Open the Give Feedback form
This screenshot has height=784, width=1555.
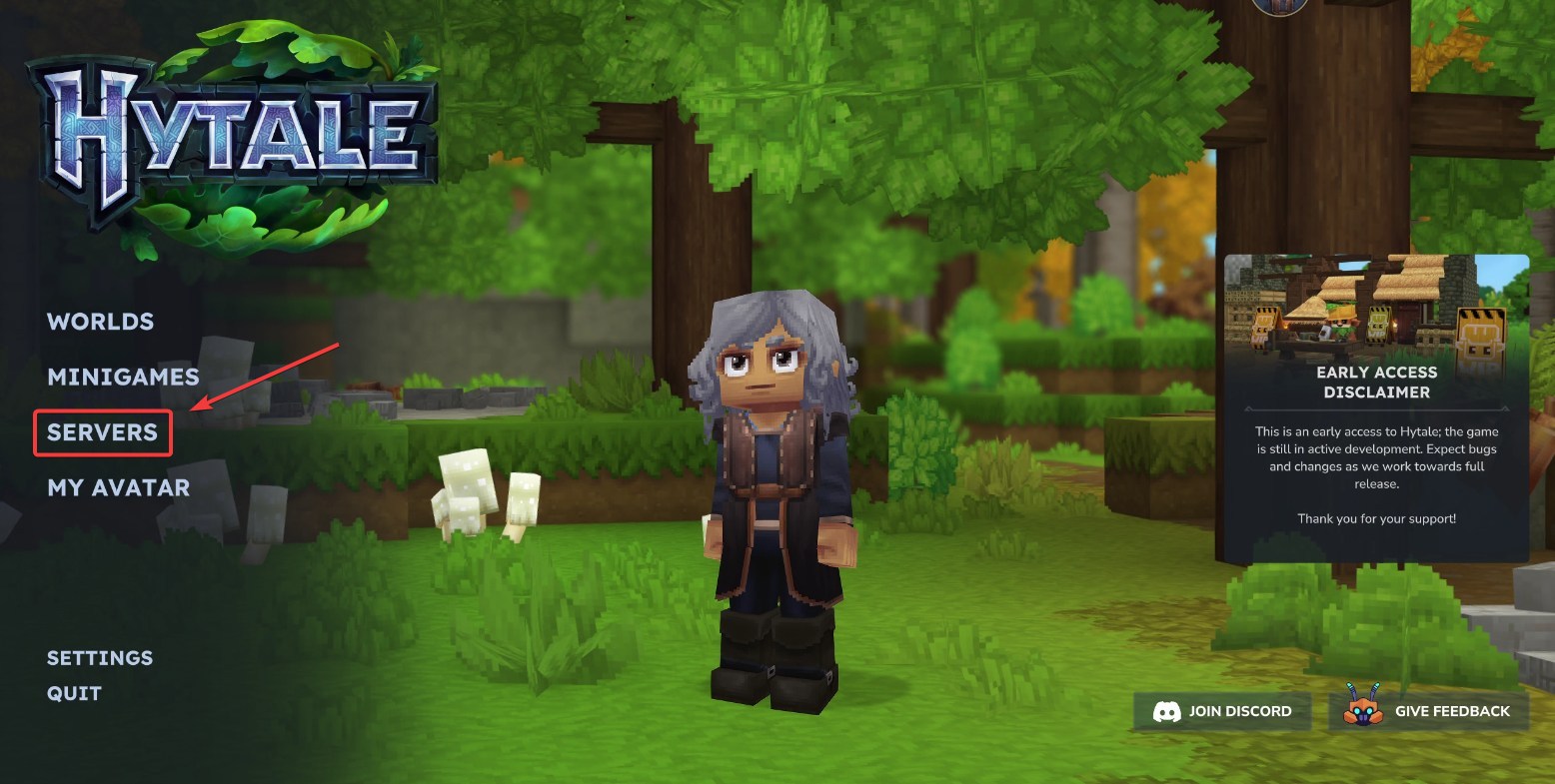coord(1428,711)
